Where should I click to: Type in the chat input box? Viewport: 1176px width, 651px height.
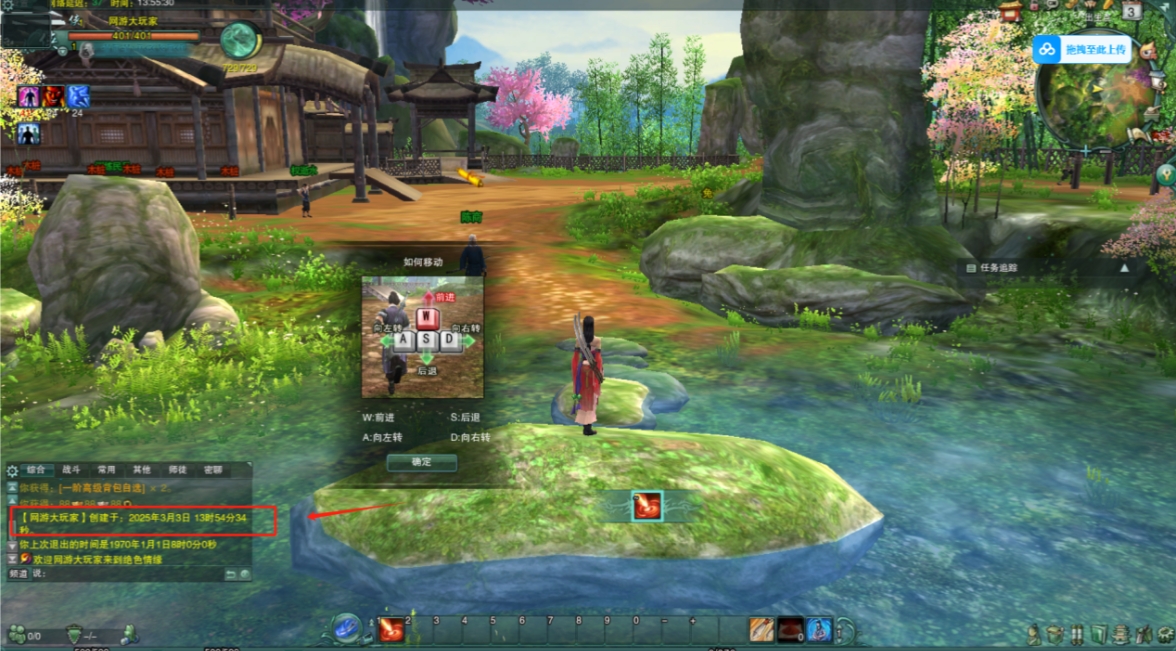pyautogui.click(x=130, y=574)
